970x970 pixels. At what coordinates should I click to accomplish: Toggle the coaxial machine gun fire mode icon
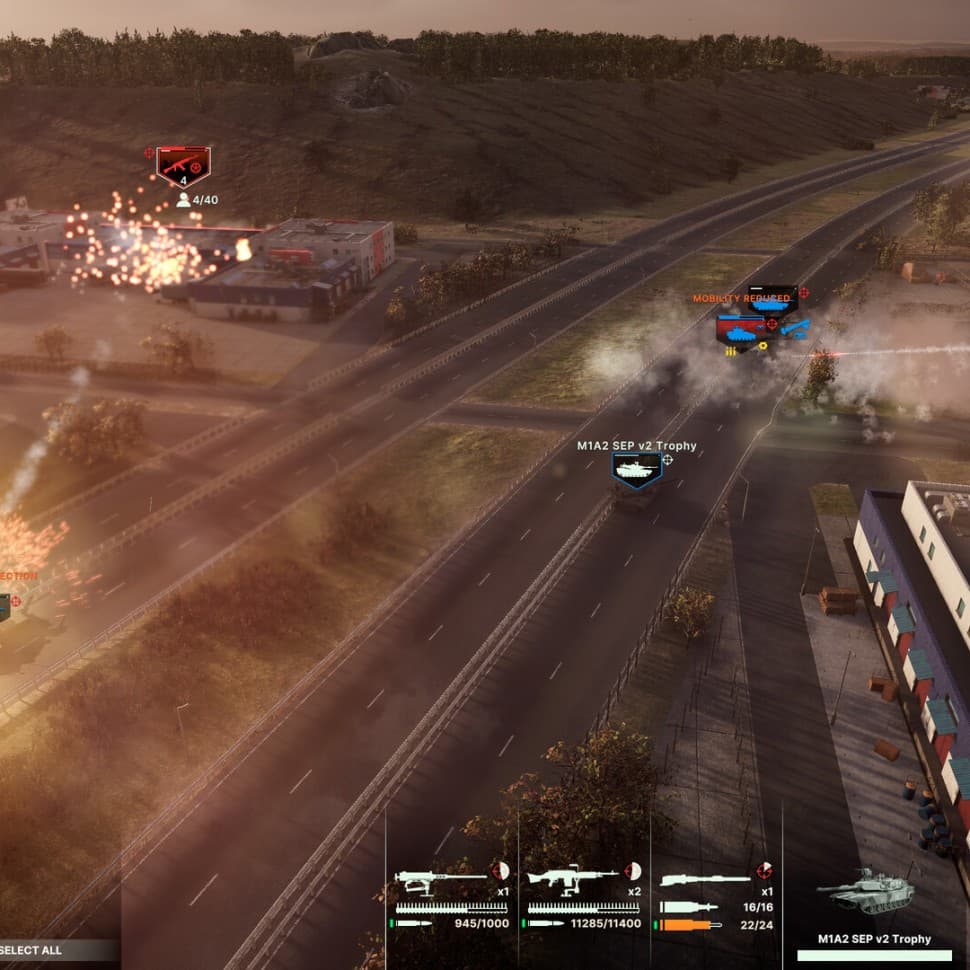pyautogui.click(x=633, y=871)
